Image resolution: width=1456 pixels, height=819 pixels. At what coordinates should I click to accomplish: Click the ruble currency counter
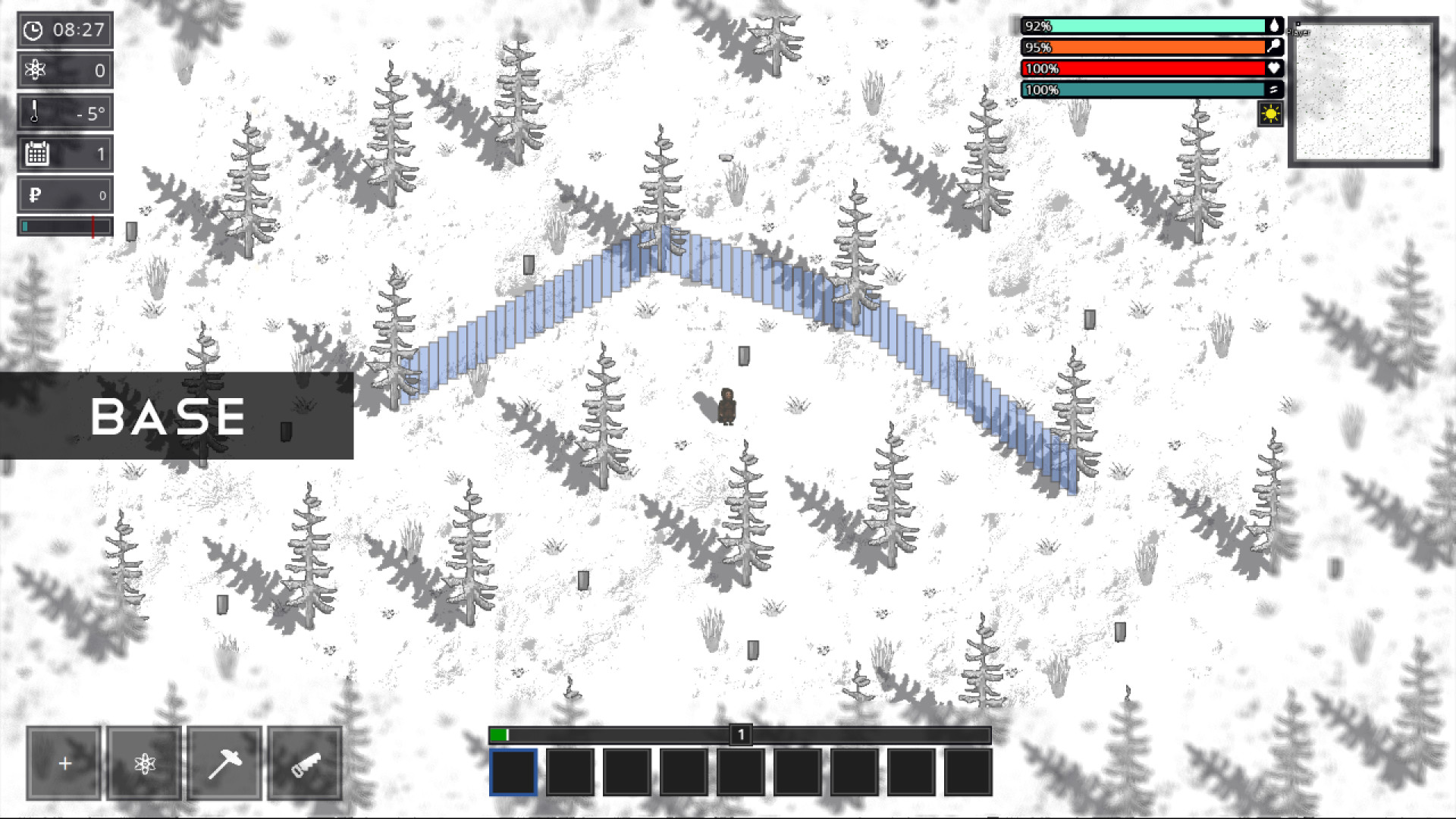(x=64, y=194)
